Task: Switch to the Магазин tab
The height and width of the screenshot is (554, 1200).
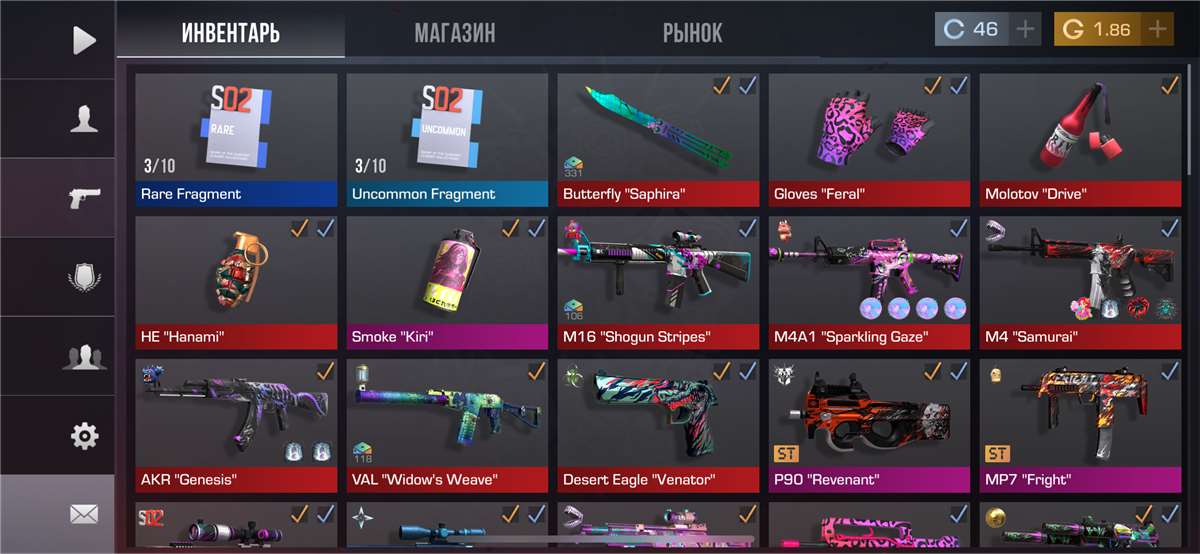Action: [454, 33]
